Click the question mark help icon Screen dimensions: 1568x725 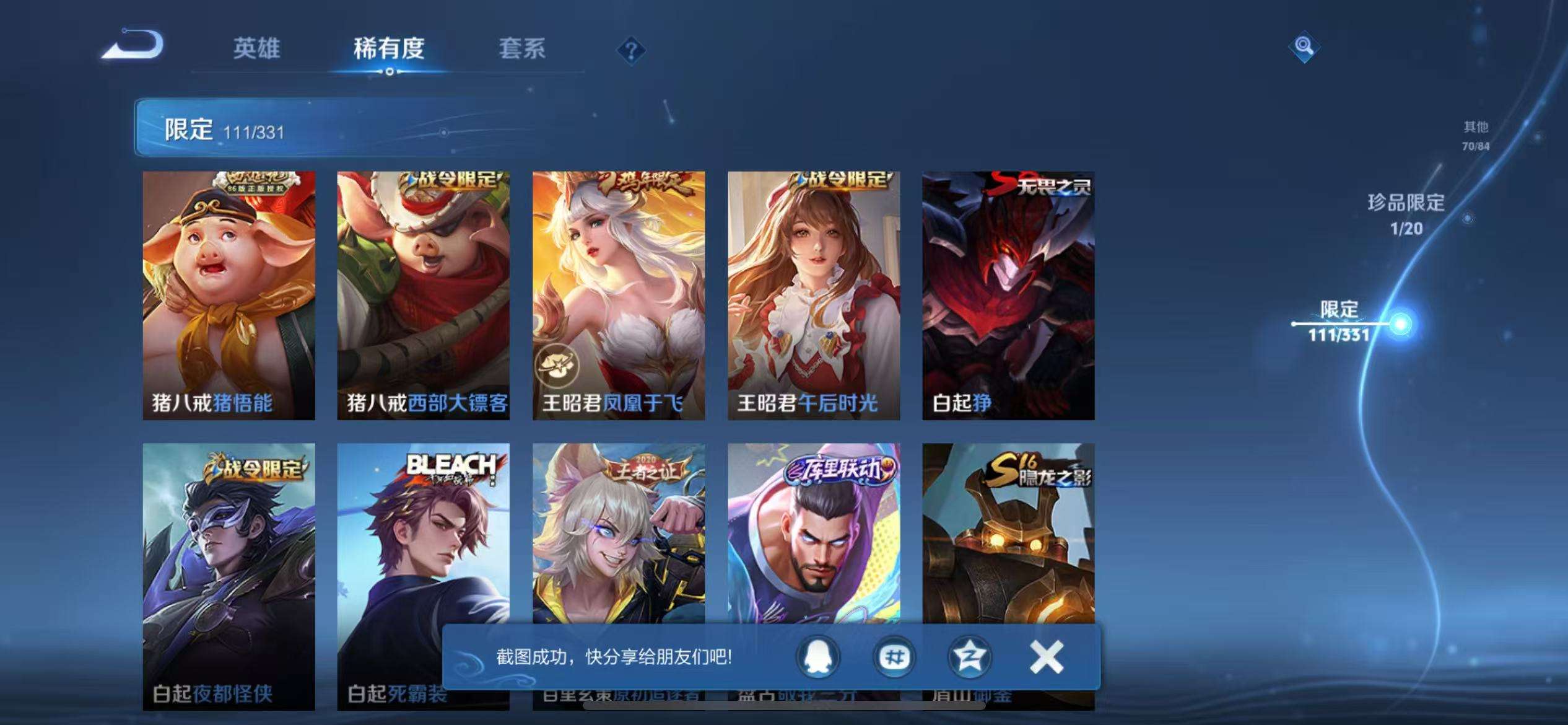(630, 51)
